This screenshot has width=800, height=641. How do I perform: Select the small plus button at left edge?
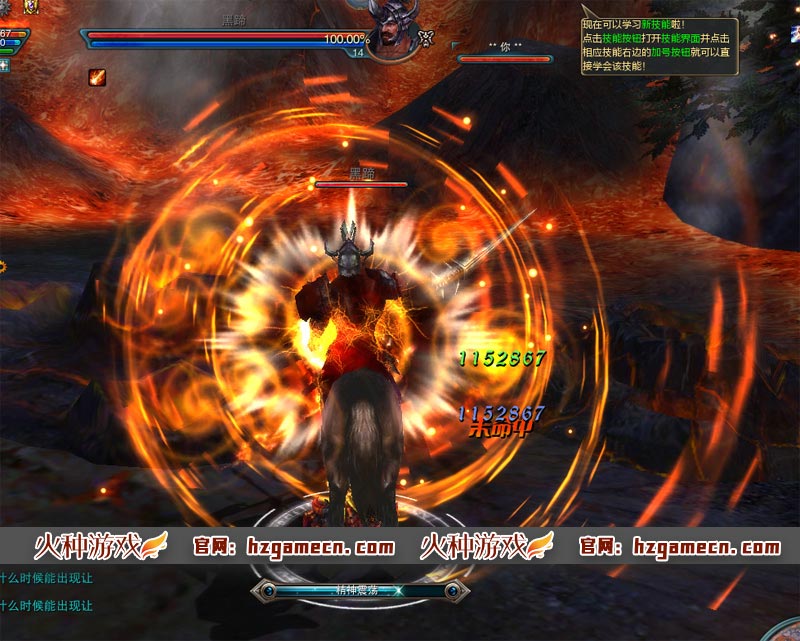pos(4,65)
